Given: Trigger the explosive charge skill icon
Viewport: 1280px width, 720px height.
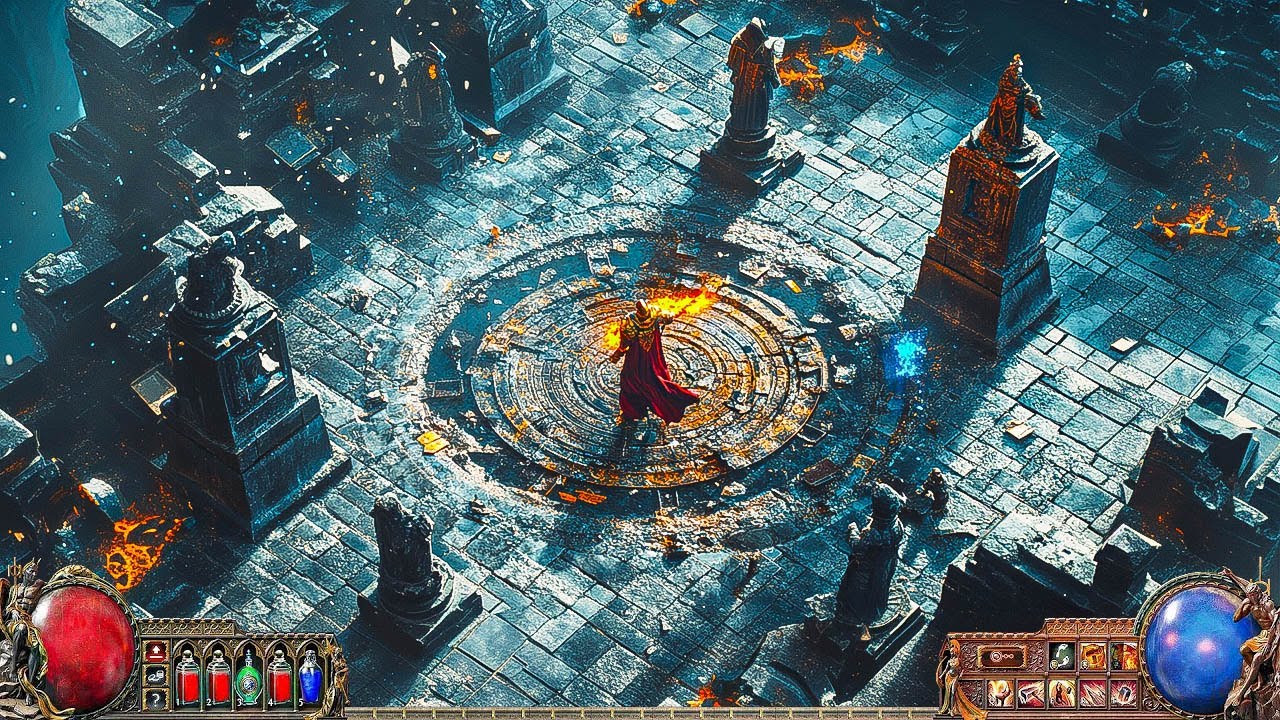Looking at the screenshot, I should coord(1124,693).
